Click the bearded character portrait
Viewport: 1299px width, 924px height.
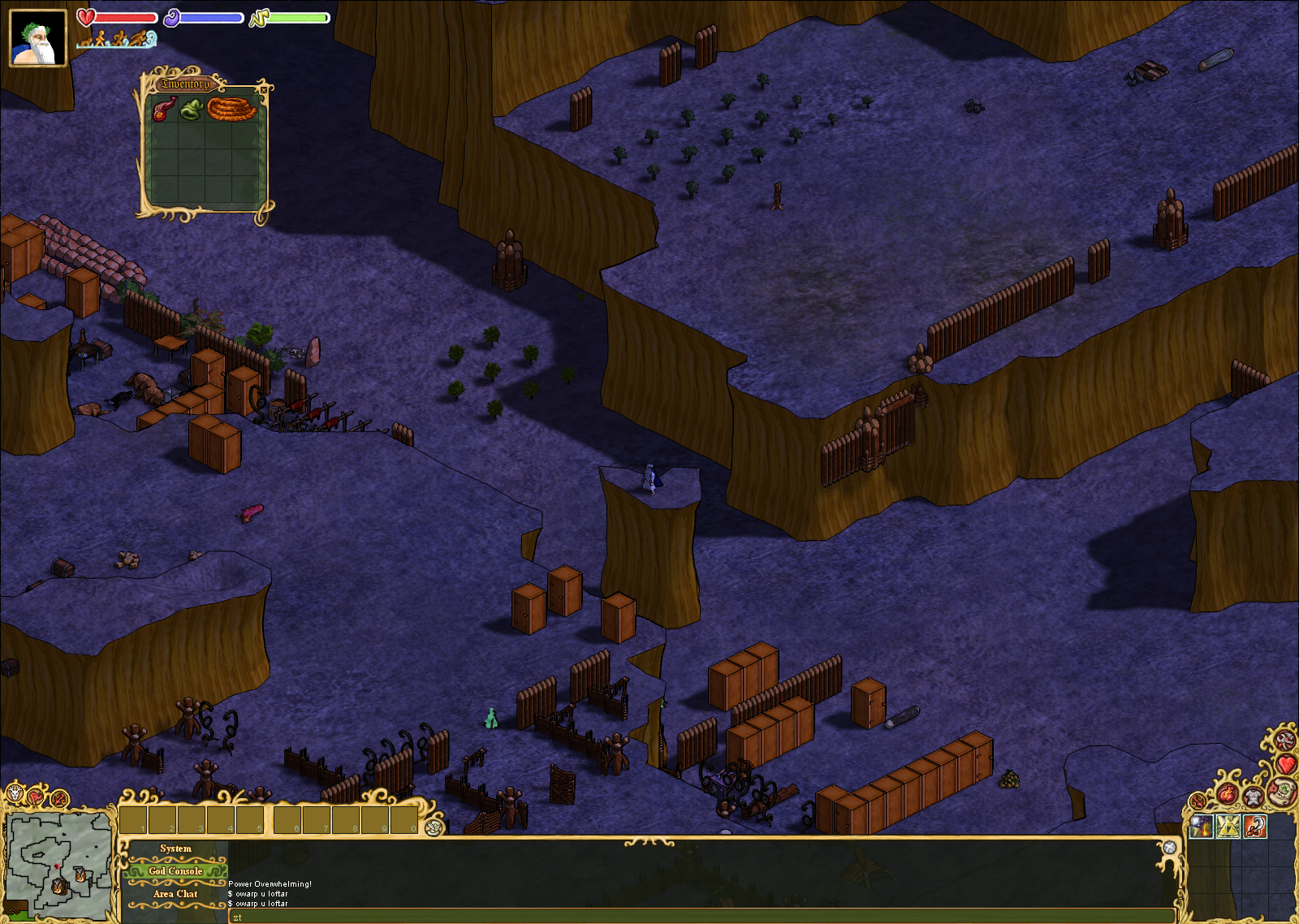click(x=37, y=38)
